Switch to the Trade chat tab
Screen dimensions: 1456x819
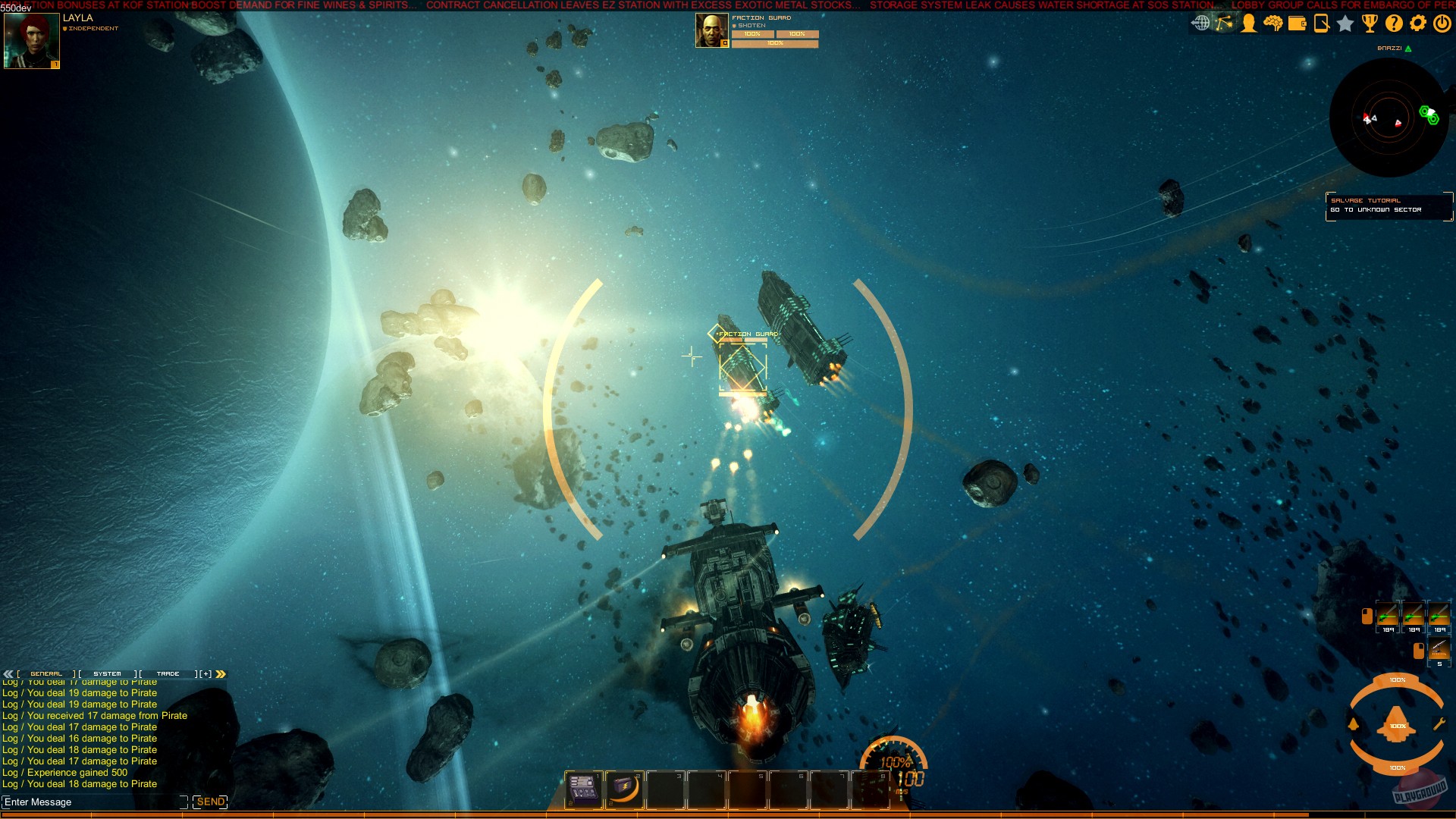[x=168, y=673]
